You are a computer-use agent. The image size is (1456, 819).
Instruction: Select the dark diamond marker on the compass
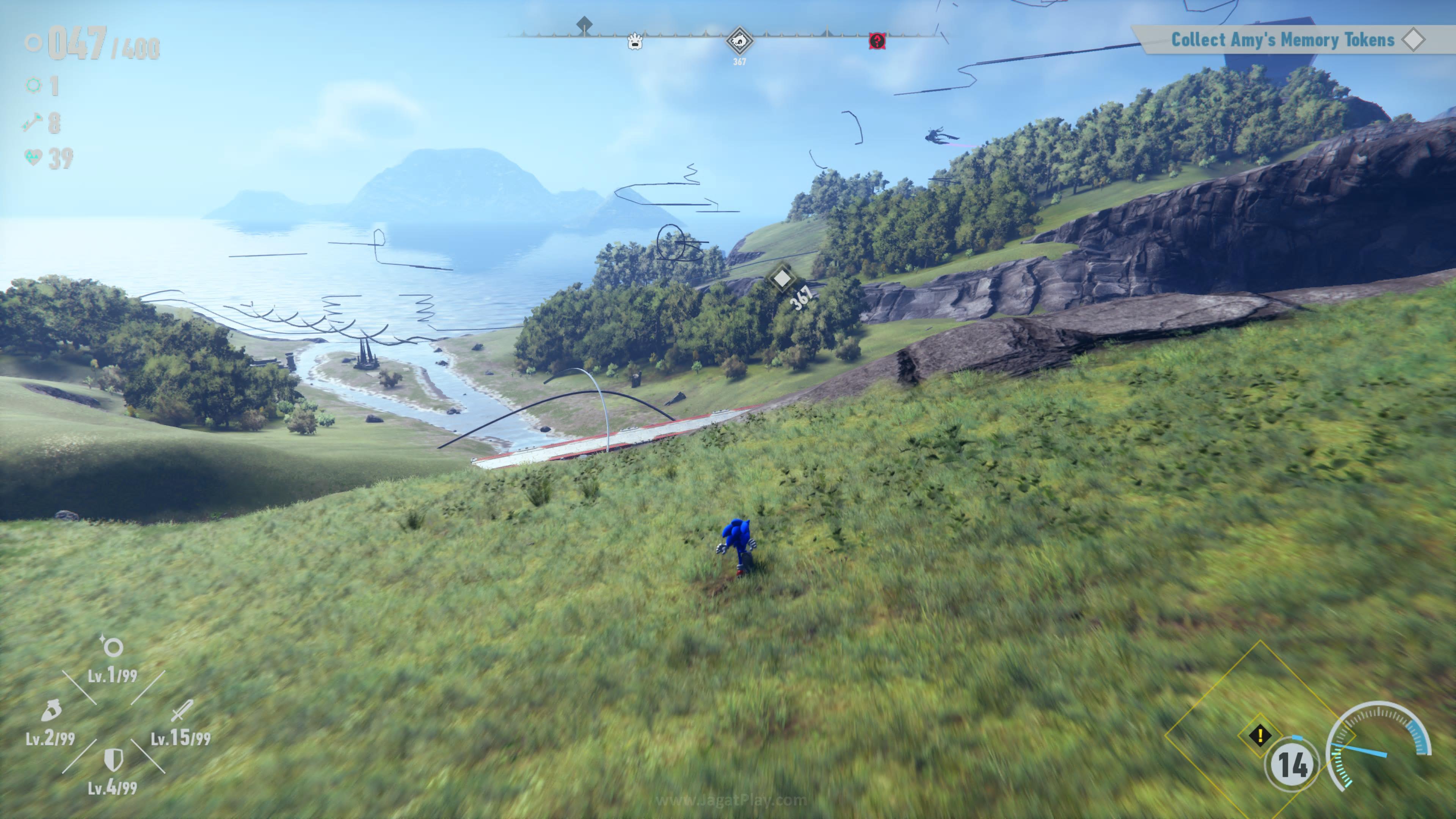[x=584, y=24]
